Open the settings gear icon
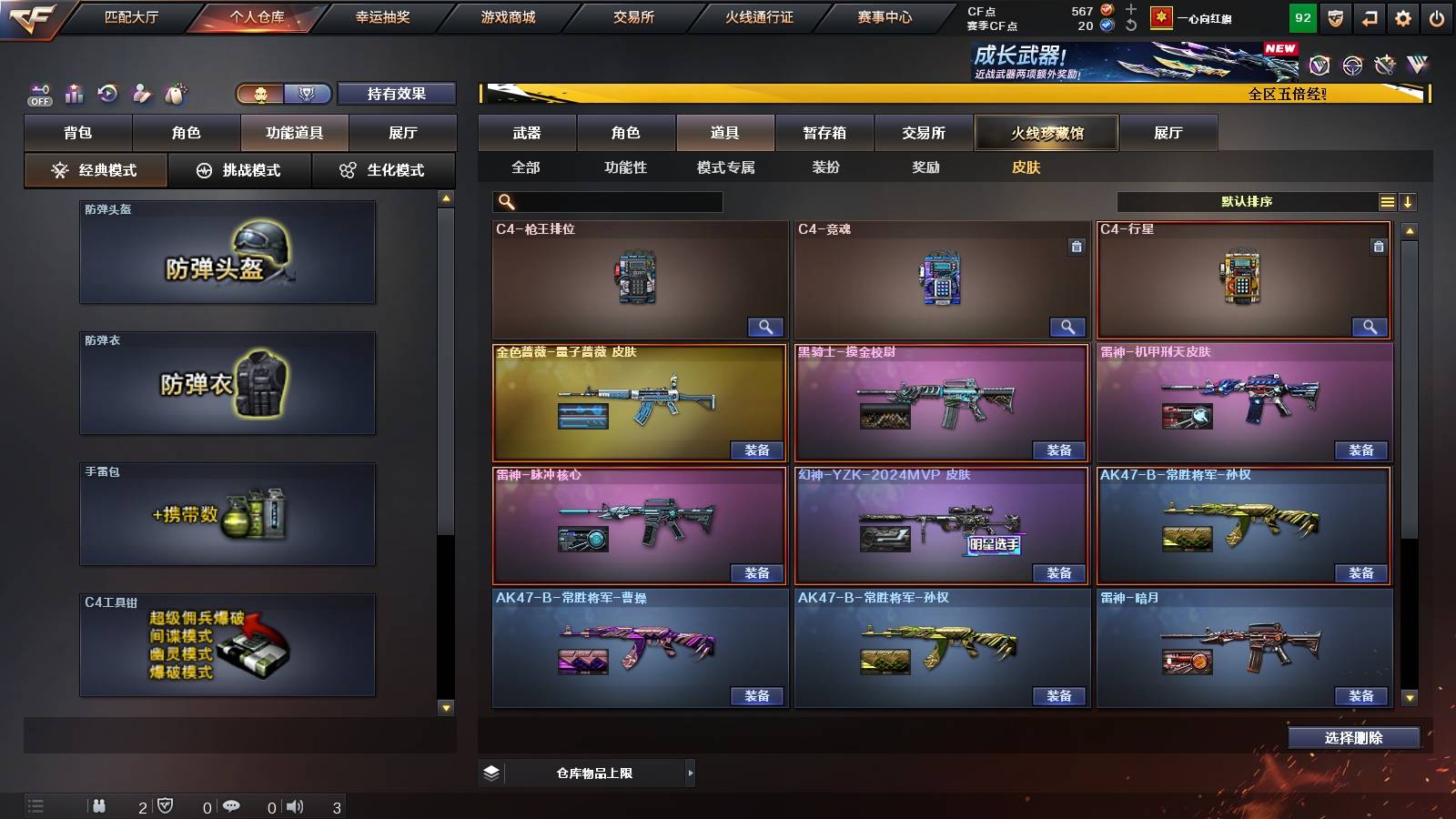Screen dimensions: 1456x819 [x=1403, y=16]
